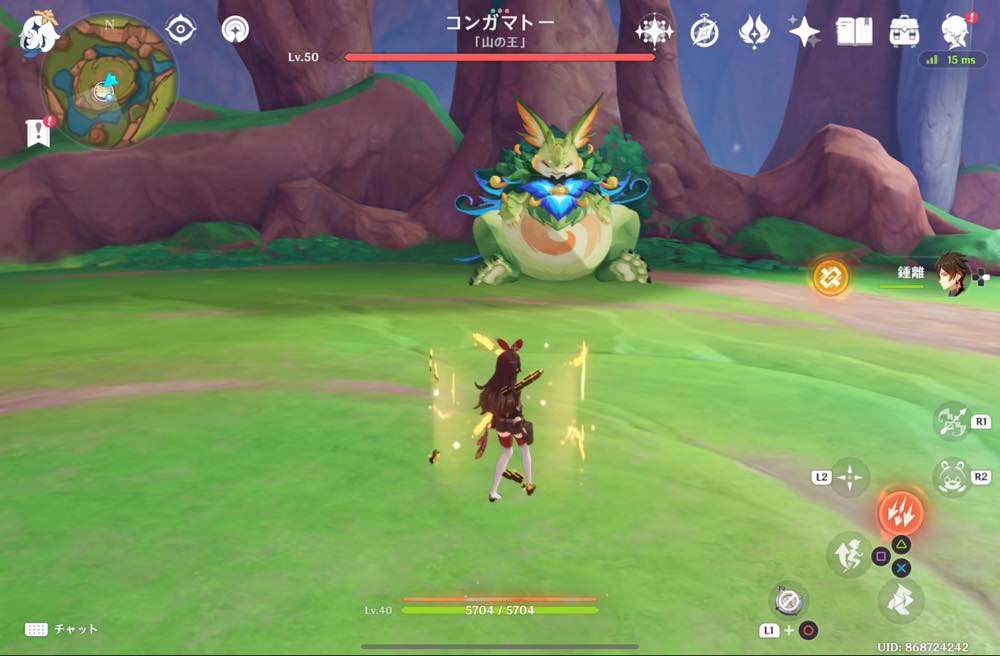Screen dimensions: 1000x656
Task: Open the compass icon in top bar
Action: click(x=704, y=32)
